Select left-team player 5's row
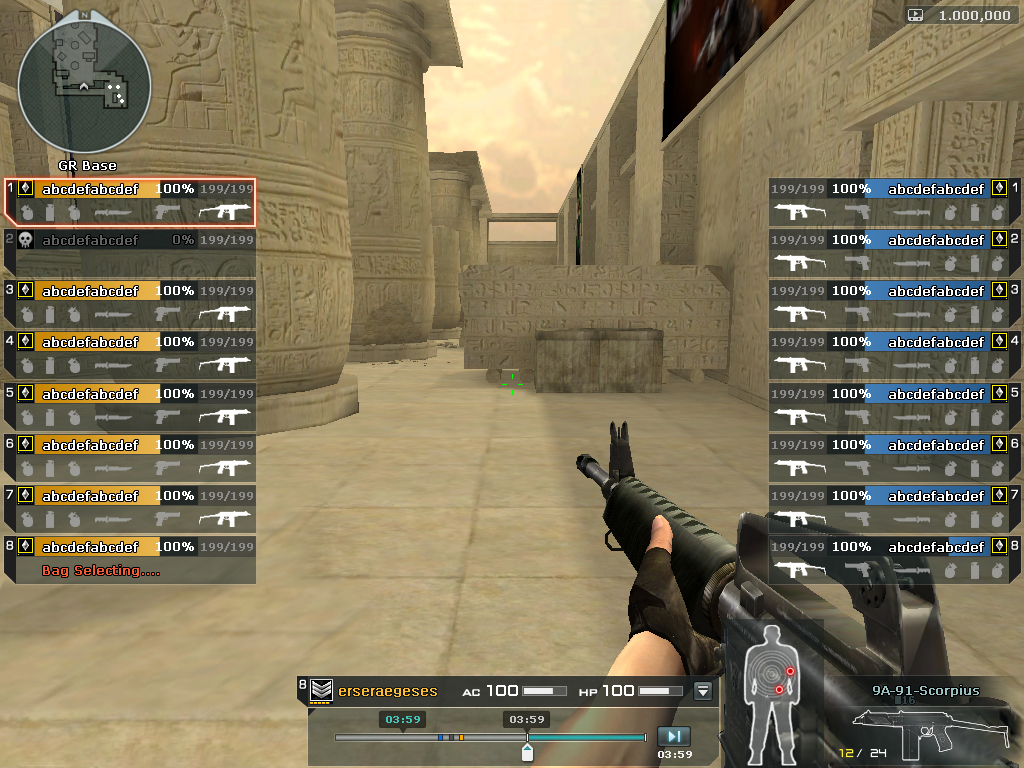The image size is (1024, 768). tap(130, 406)
